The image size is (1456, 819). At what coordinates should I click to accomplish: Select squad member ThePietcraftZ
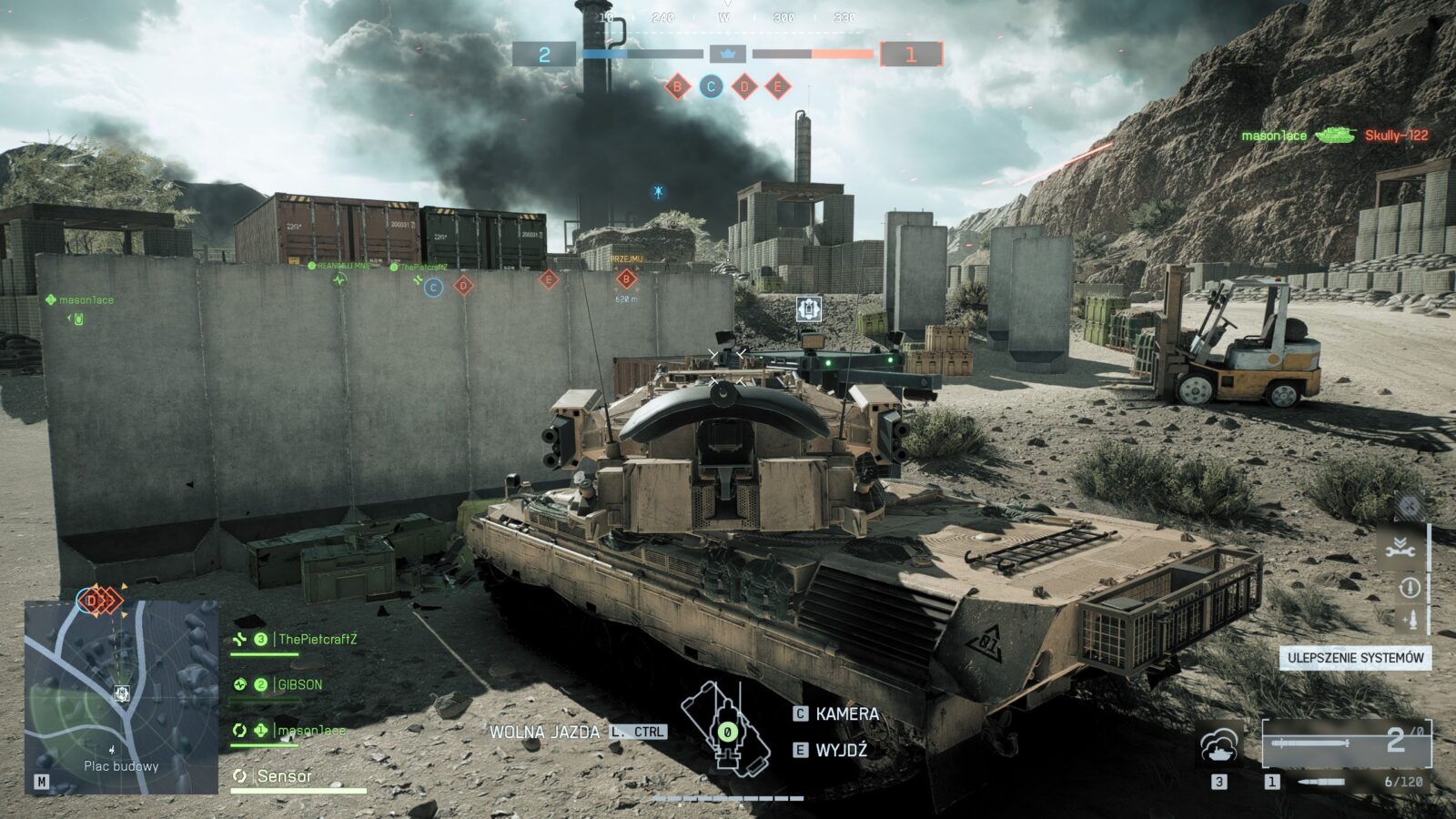pos(317,640)
